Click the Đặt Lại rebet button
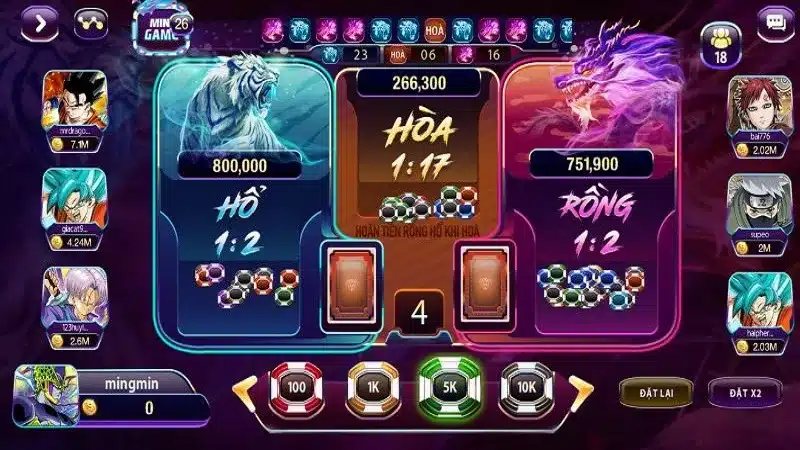Viewport: 800px width, 450px height. pos(655,392)
